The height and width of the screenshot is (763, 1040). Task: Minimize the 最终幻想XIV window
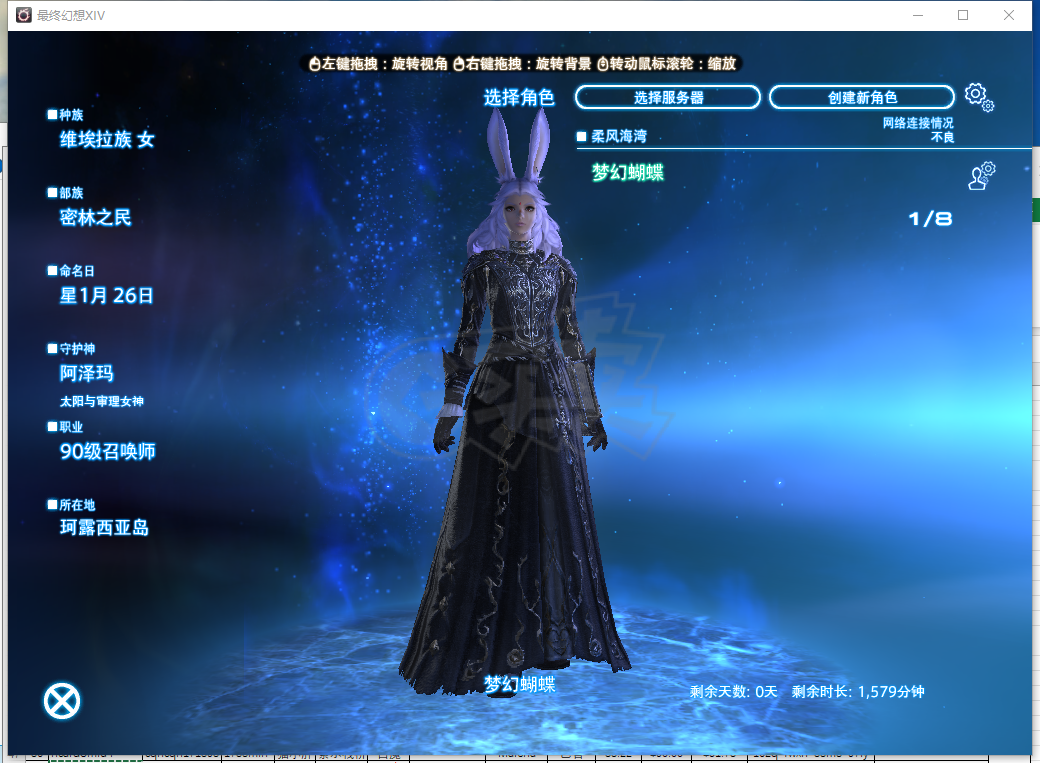[917, 15]
